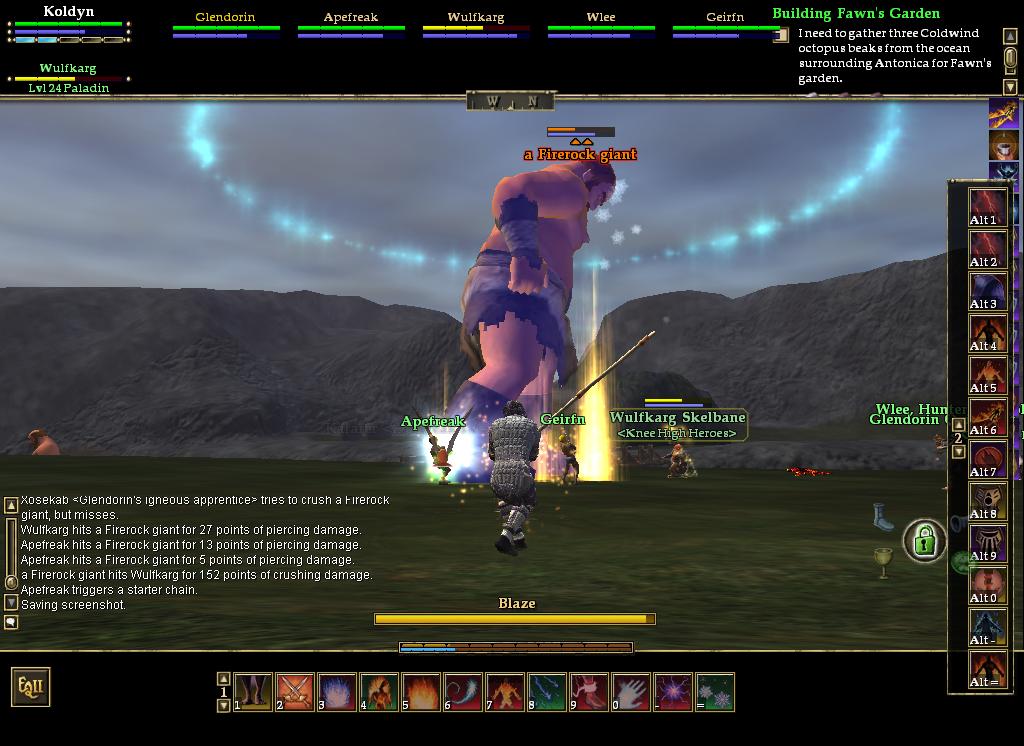Activate the Alt 4 hotkey ability
Viewport: 1024px width, 746px height.
pyautogui.click(x=987, y=333)
